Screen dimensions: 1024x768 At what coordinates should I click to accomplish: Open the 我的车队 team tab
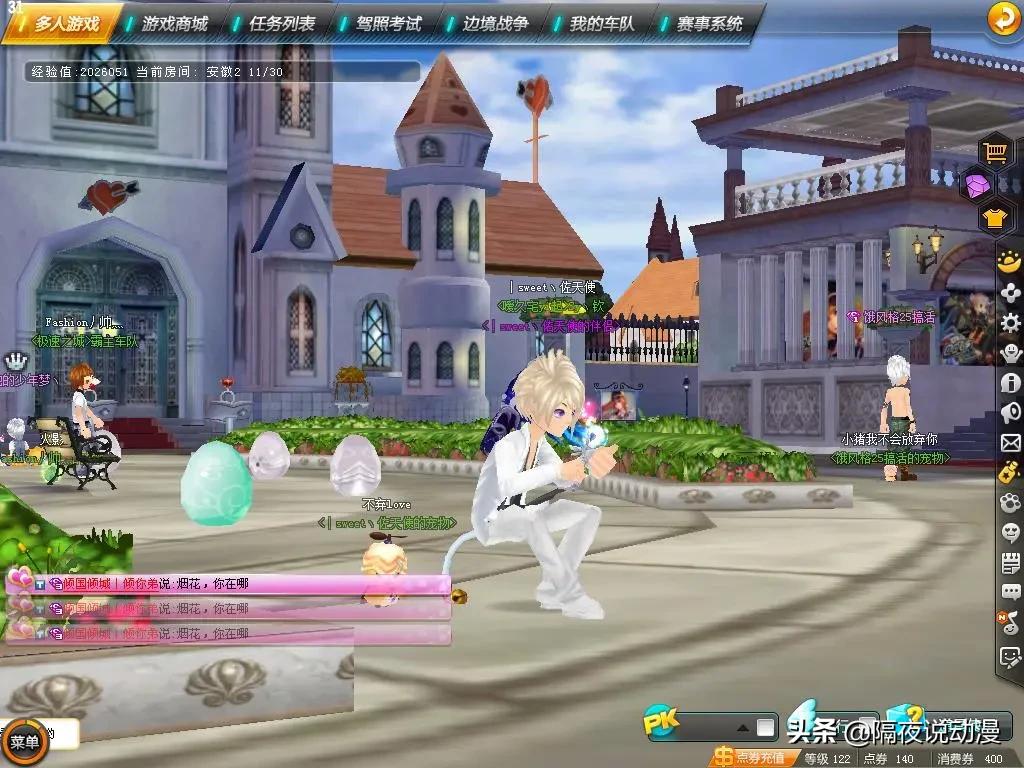[602, 23]
